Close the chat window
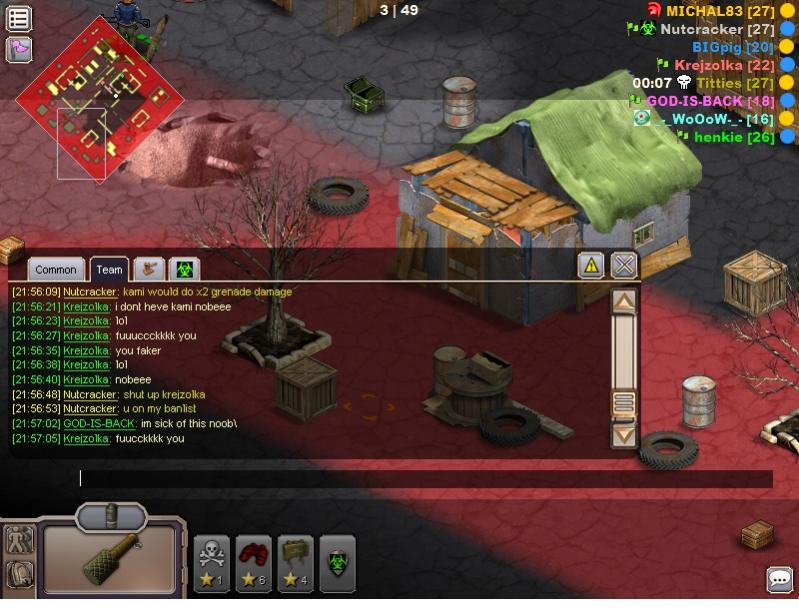 624,265
